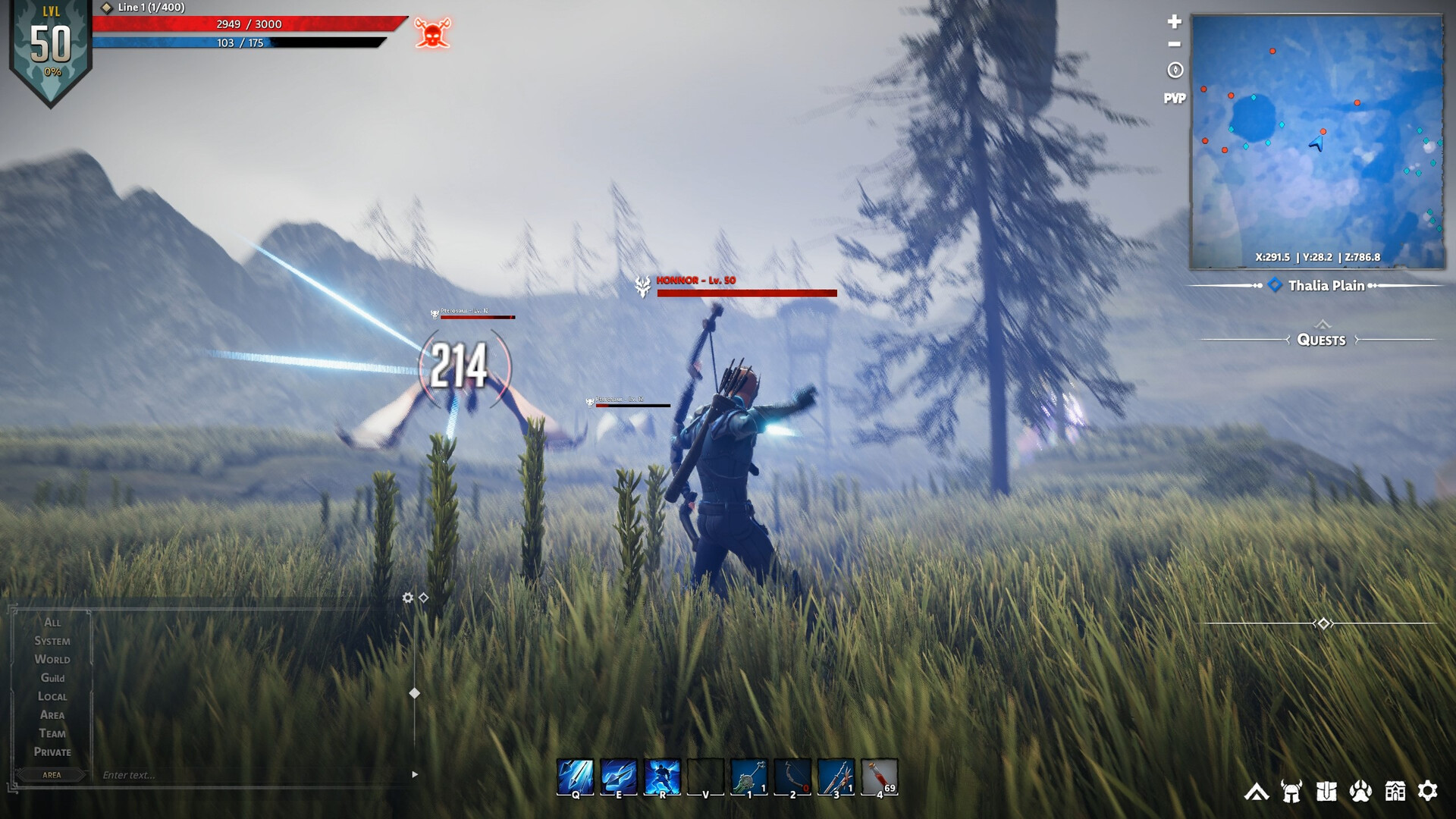This screenshot has height=819, width=1456.
Task: Select the green ornate staff slot
Action: 749,777
